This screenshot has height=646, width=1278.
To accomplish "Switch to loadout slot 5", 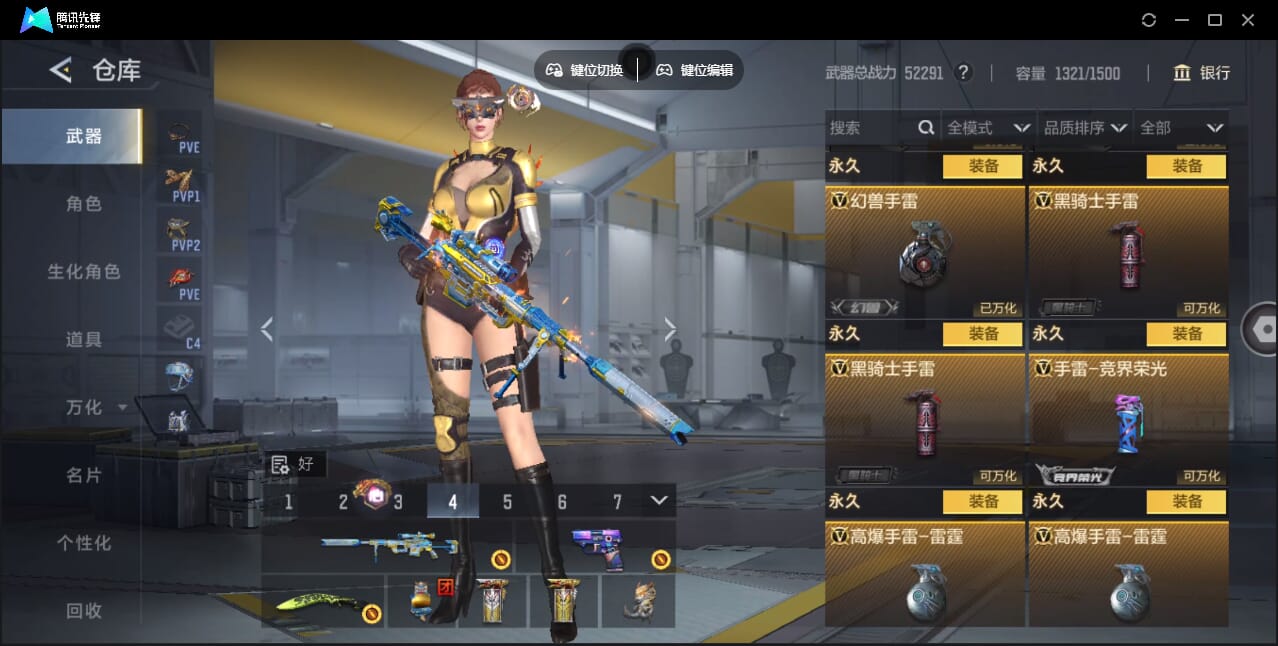I will click(x=507, y=502).
